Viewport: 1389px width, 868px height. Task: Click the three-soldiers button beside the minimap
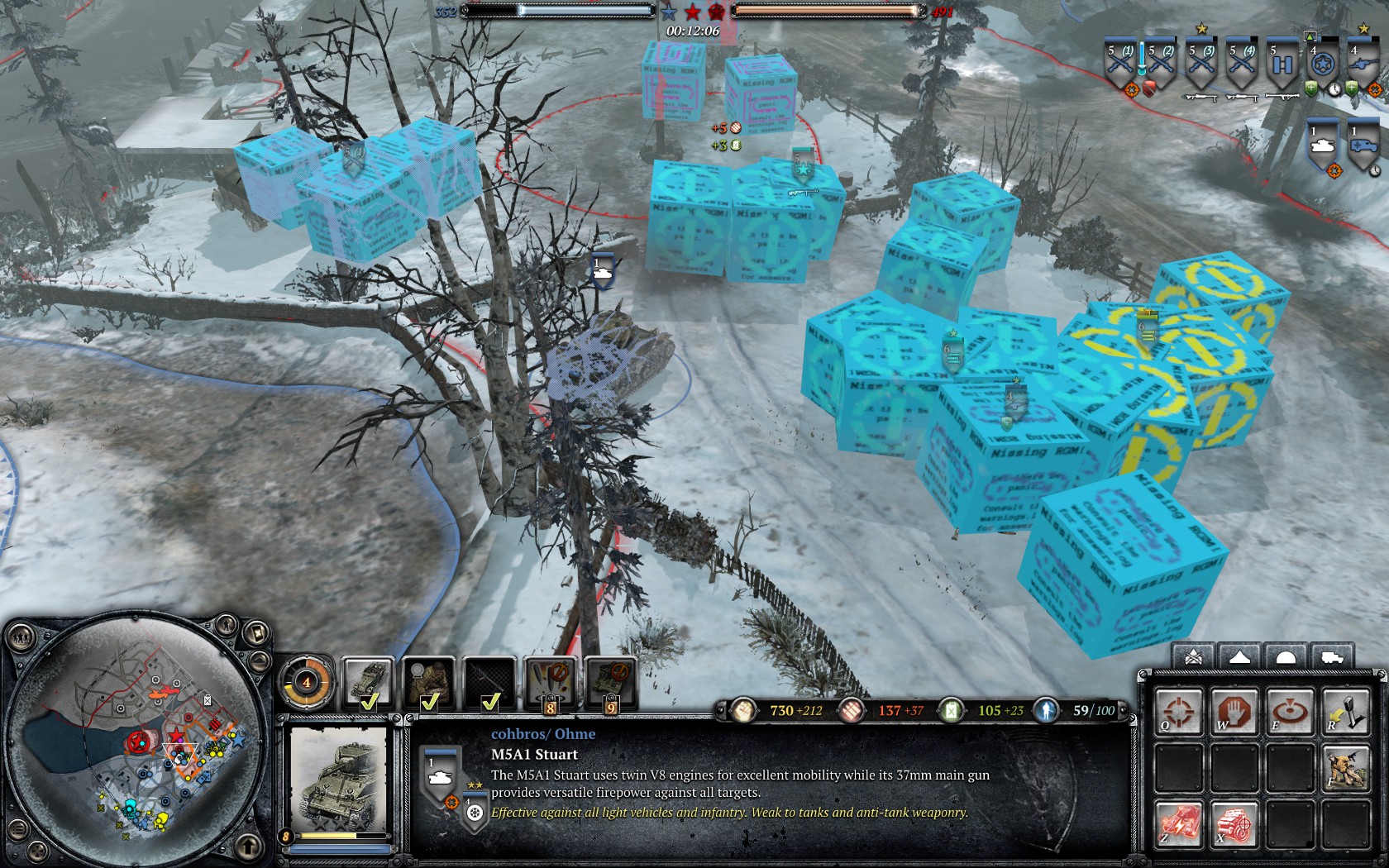(x=22, y=637)
